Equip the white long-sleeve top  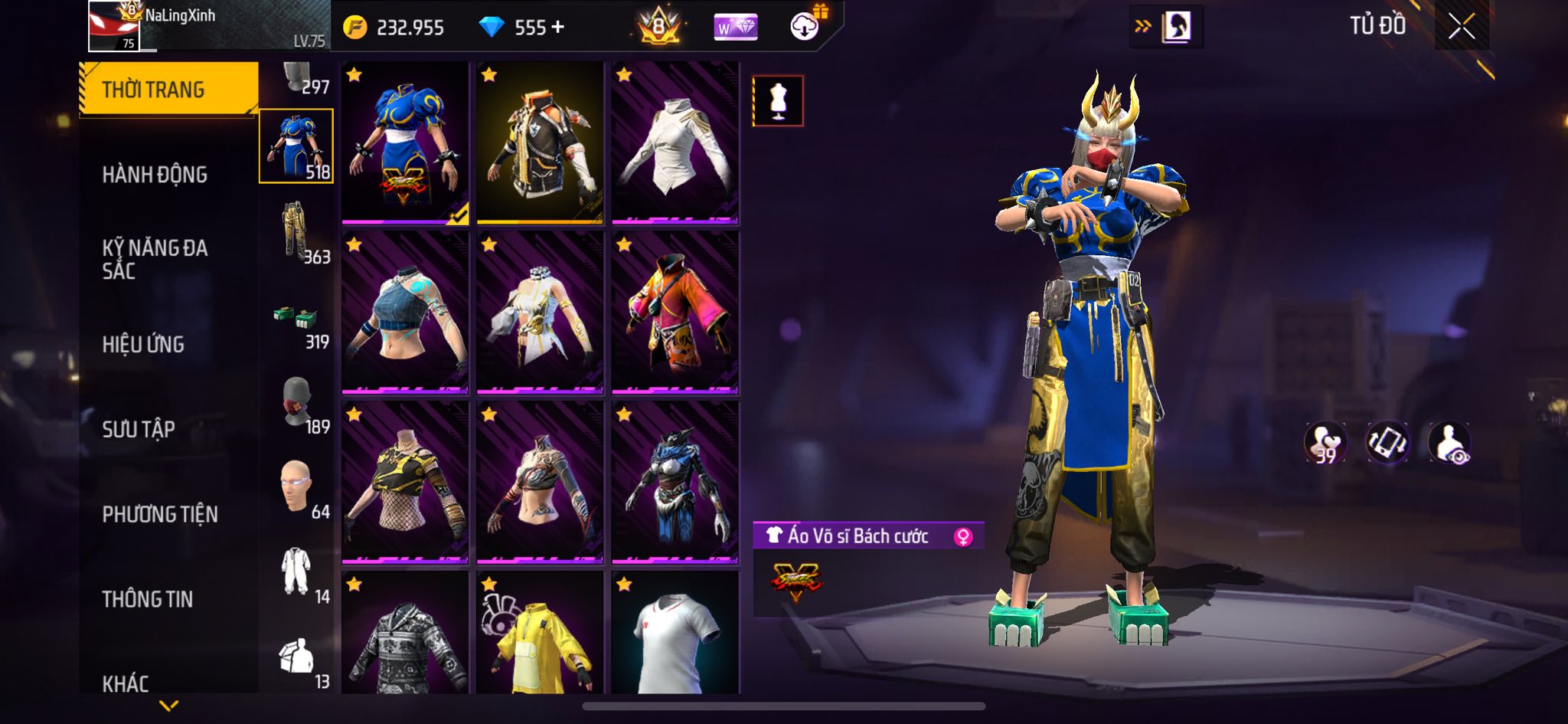(675, 144)
